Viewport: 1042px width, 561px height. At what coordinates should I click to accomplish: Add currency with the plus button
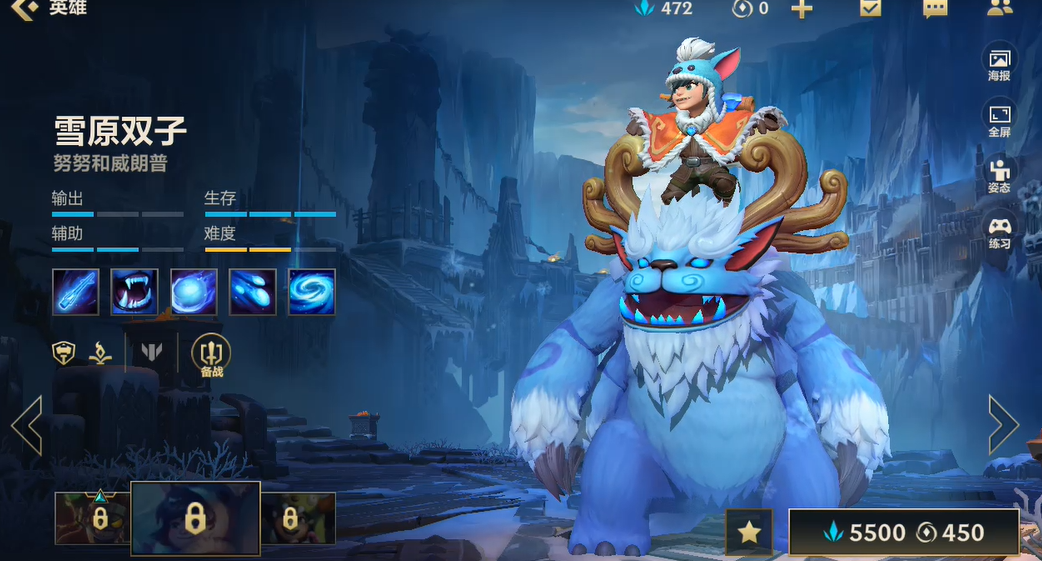tap(802, 9)
